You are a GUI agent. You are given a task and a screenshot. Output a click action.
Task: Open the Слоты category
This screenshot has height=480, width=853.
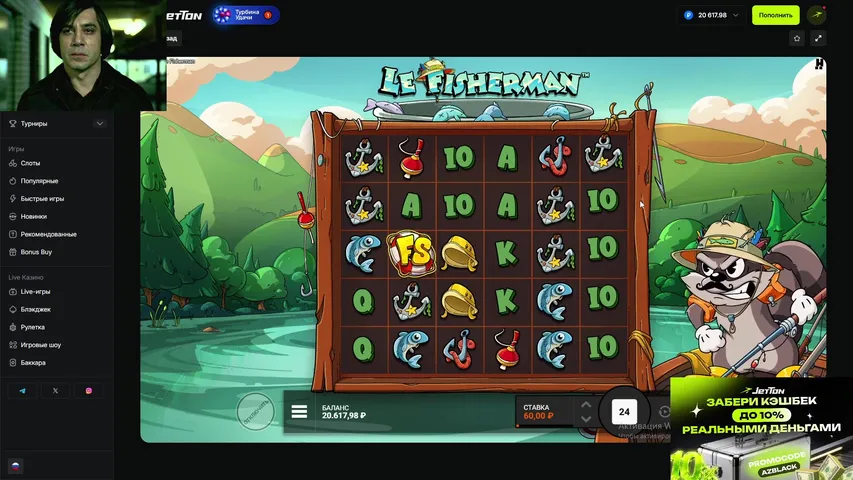(31, 163)
